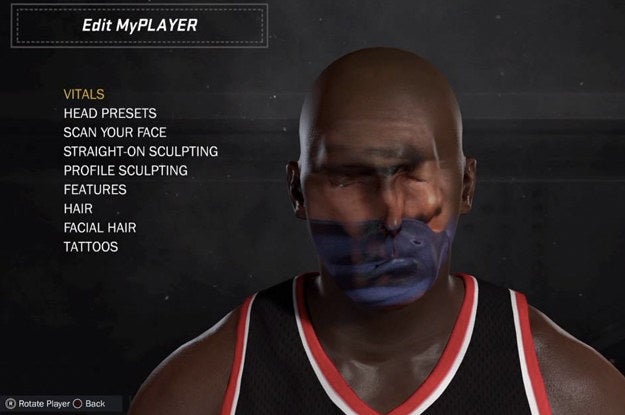Select the FEATURES entry

(x=95, y=189)
